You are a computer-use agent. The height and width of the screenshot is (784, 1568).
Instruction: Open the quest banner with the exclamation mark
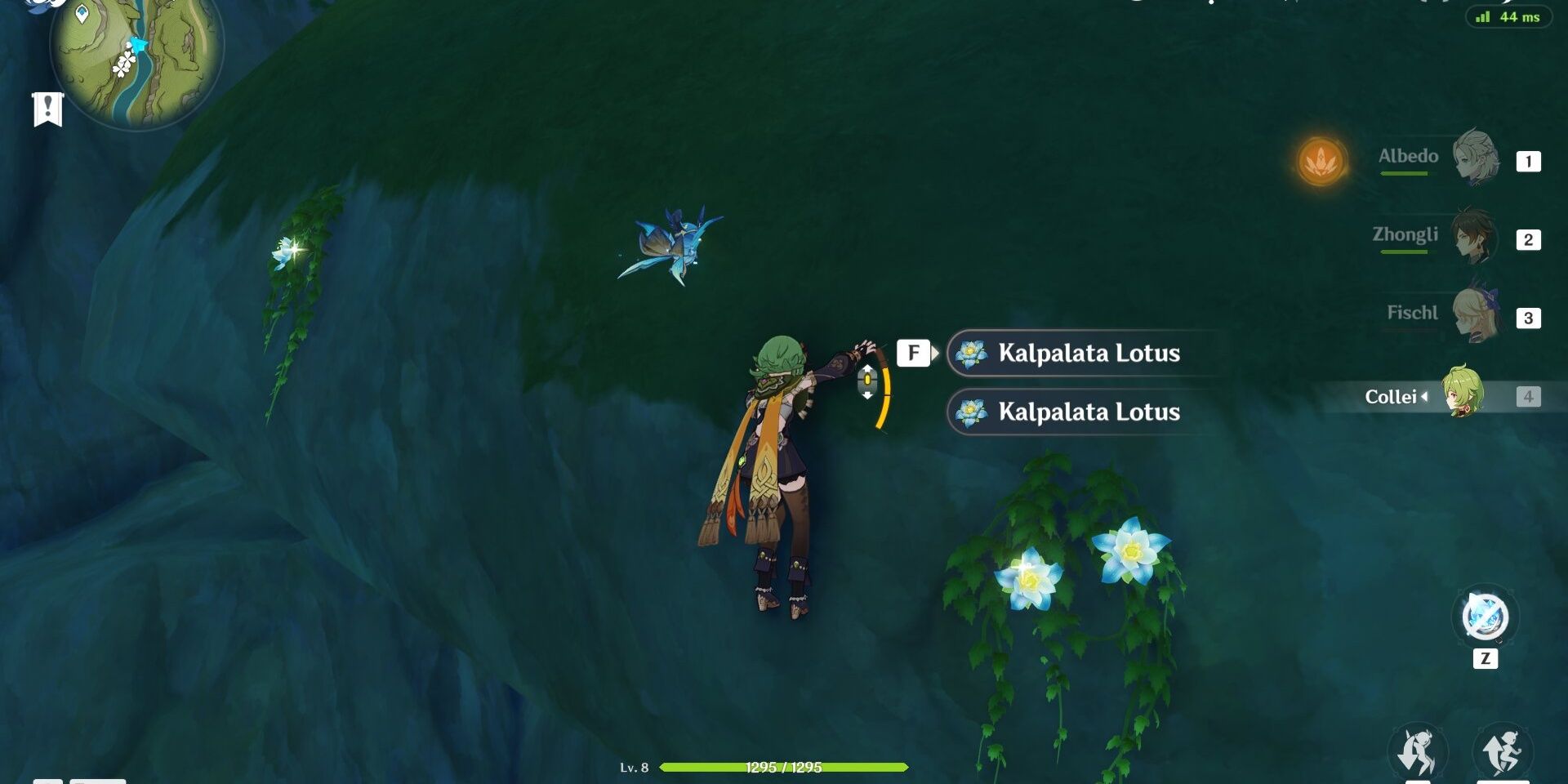[47, 107]
